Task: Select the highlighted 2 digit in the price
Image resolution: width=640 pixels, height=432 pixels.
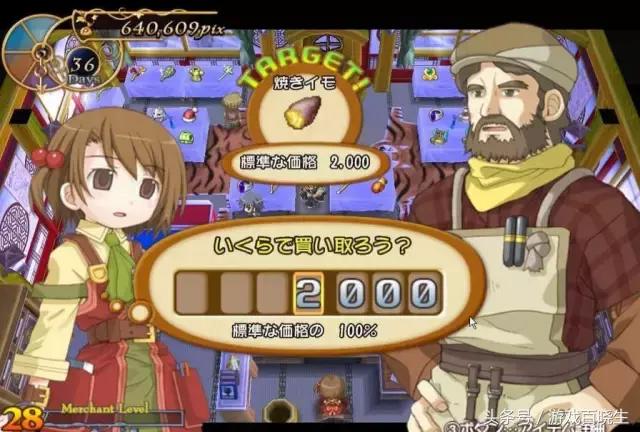Action: click(309, 294)
